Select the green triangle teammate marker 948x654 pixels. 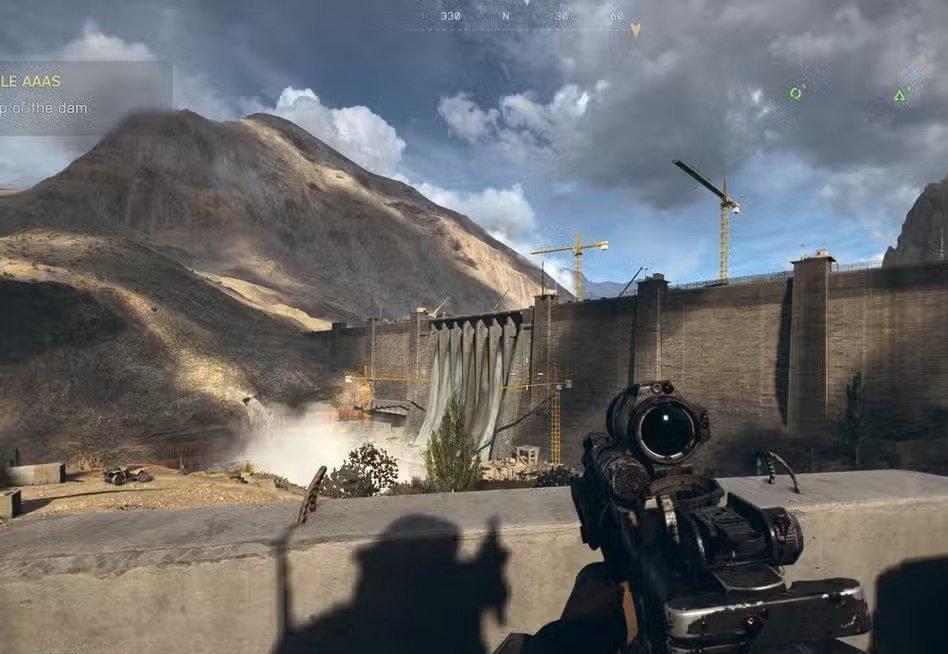pos(900,95)
